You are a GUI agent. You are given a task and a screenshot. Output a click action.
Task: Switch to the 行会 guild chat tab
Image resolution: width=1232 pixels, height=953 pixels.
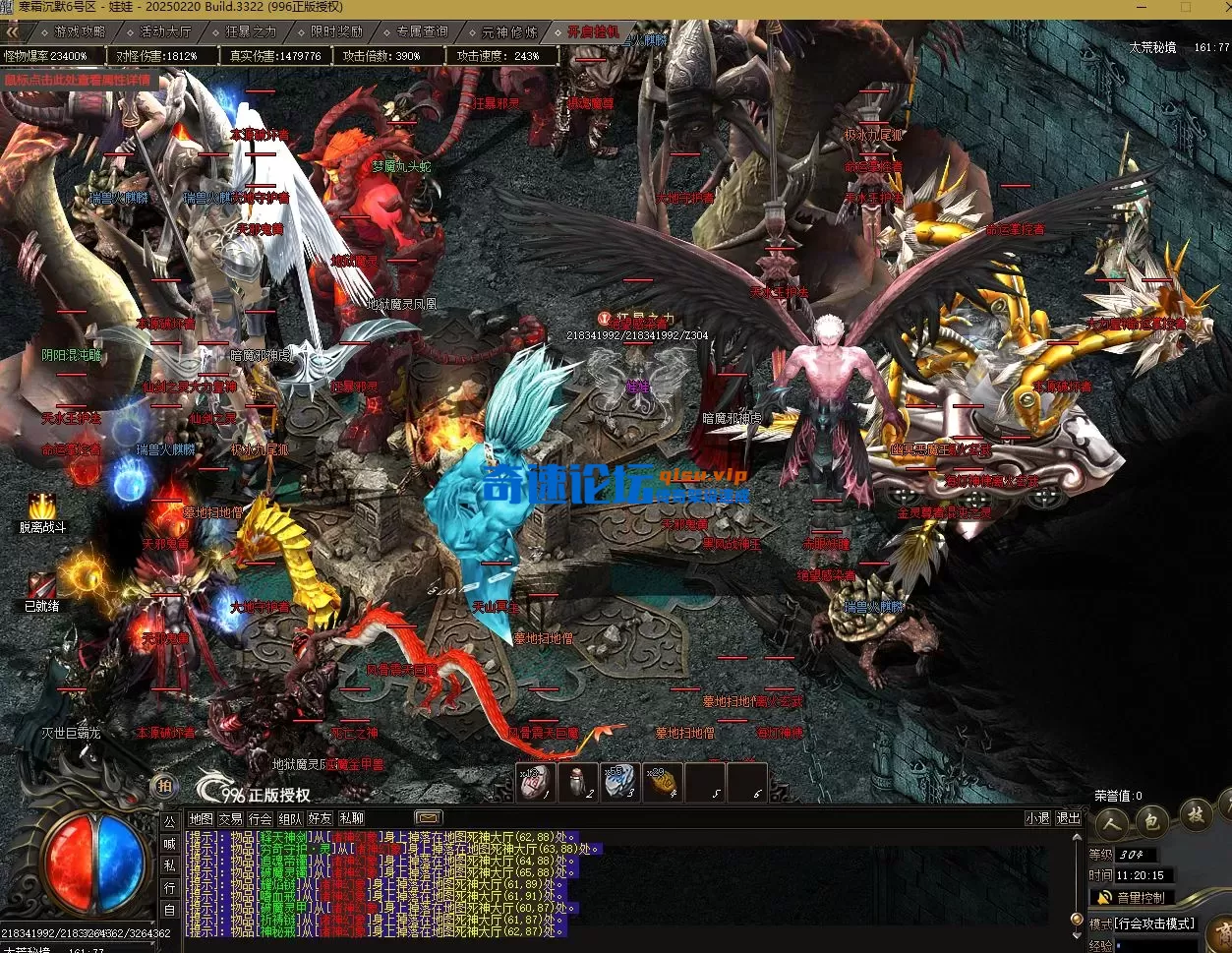pyautogui.click(x=260, y=818)
